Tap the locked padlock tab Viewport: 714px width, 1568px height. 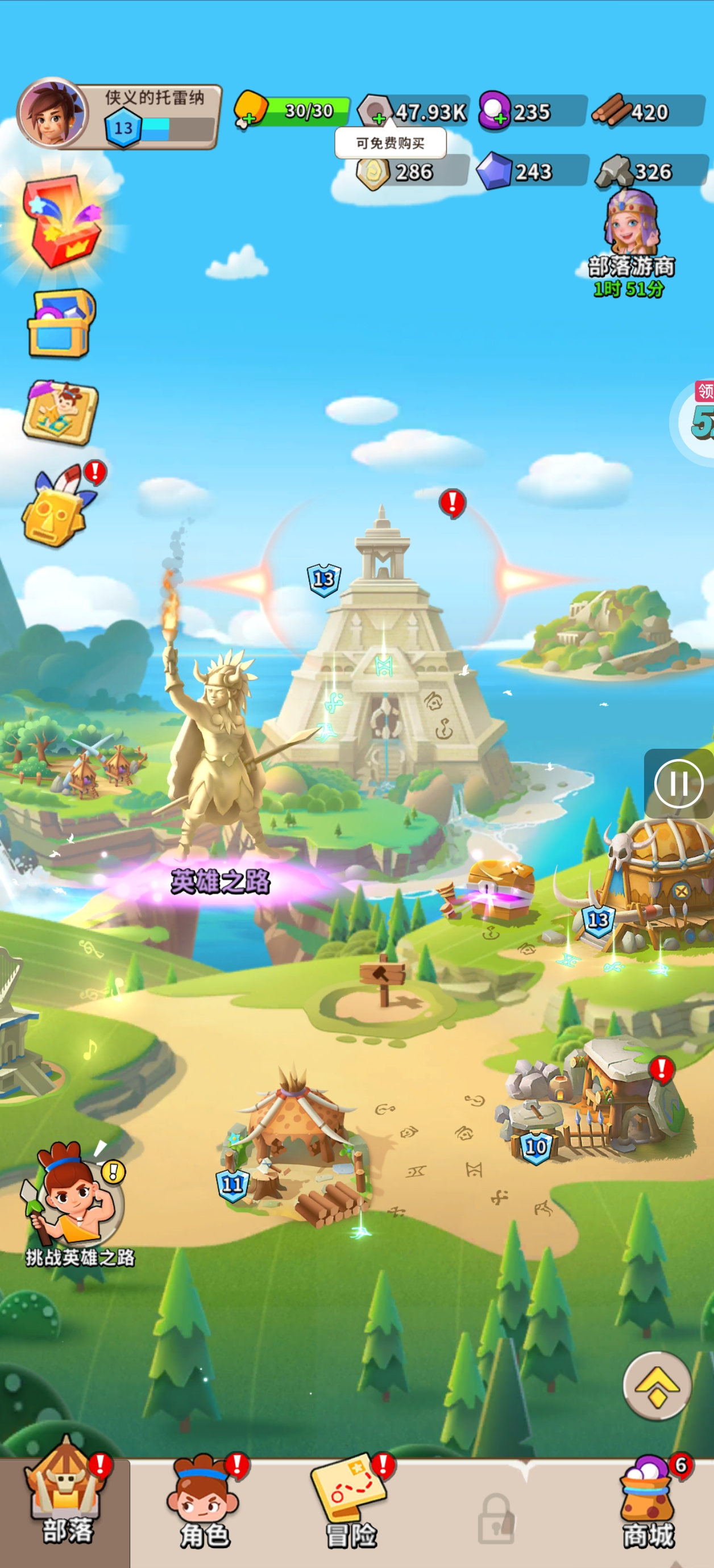pos(495,1518)
